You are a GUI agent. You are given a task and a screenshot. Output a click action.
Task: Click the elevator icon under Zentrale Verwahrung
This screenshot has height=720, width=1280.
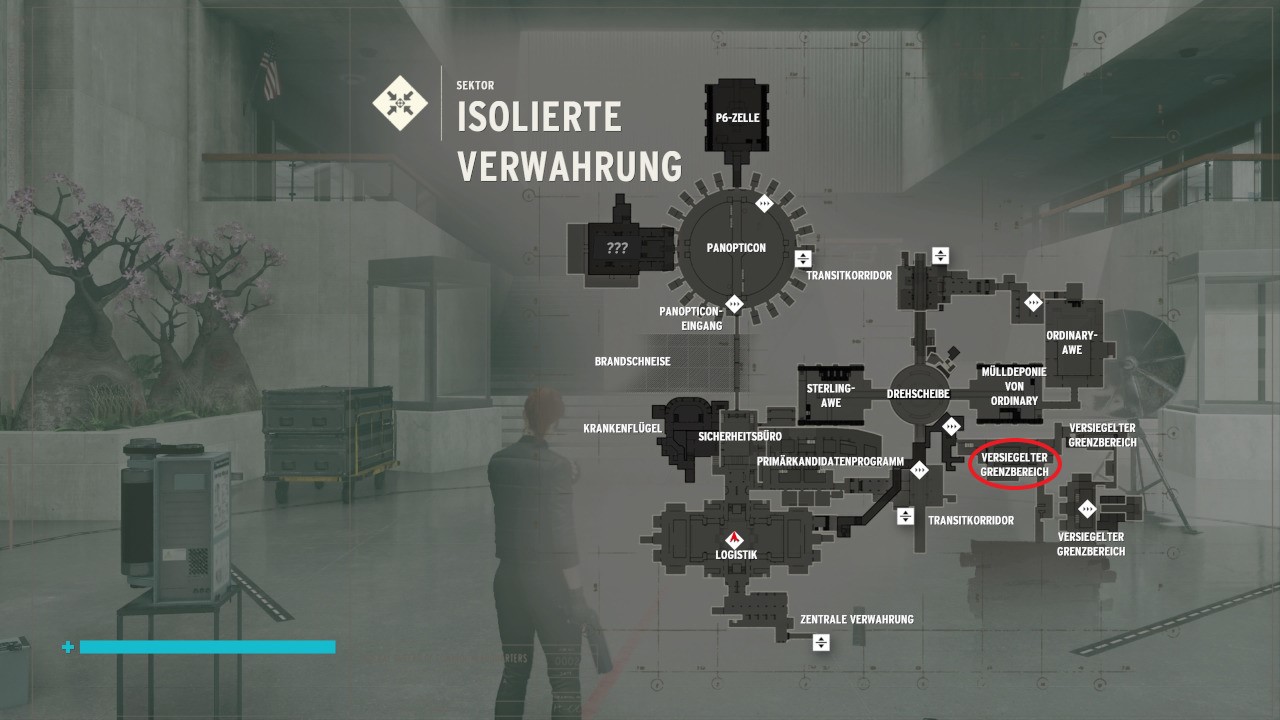821,642
